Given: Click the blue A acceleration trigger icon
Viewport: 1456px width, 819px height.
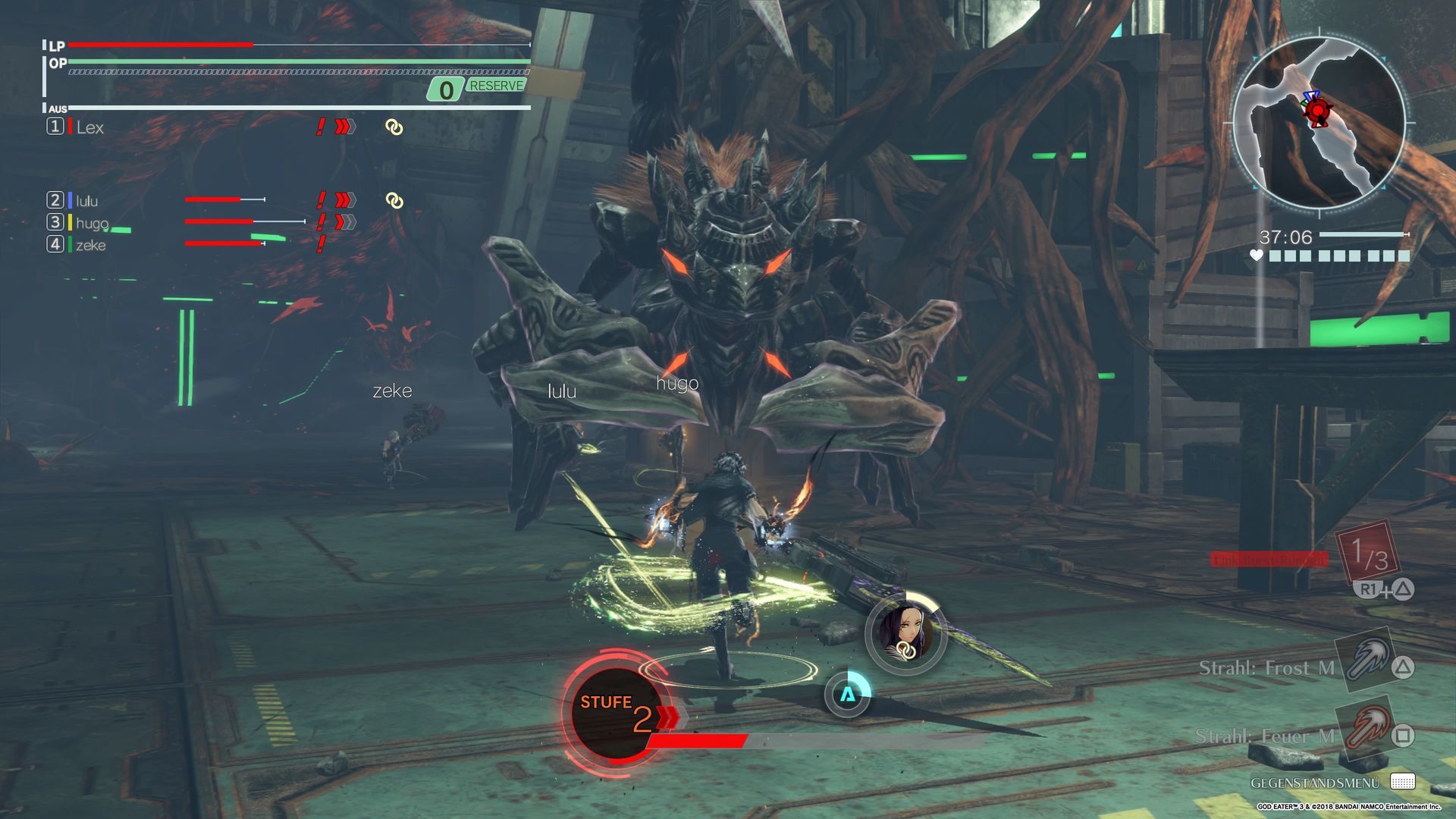Looking at the screenshot, I should coord(847,694).
